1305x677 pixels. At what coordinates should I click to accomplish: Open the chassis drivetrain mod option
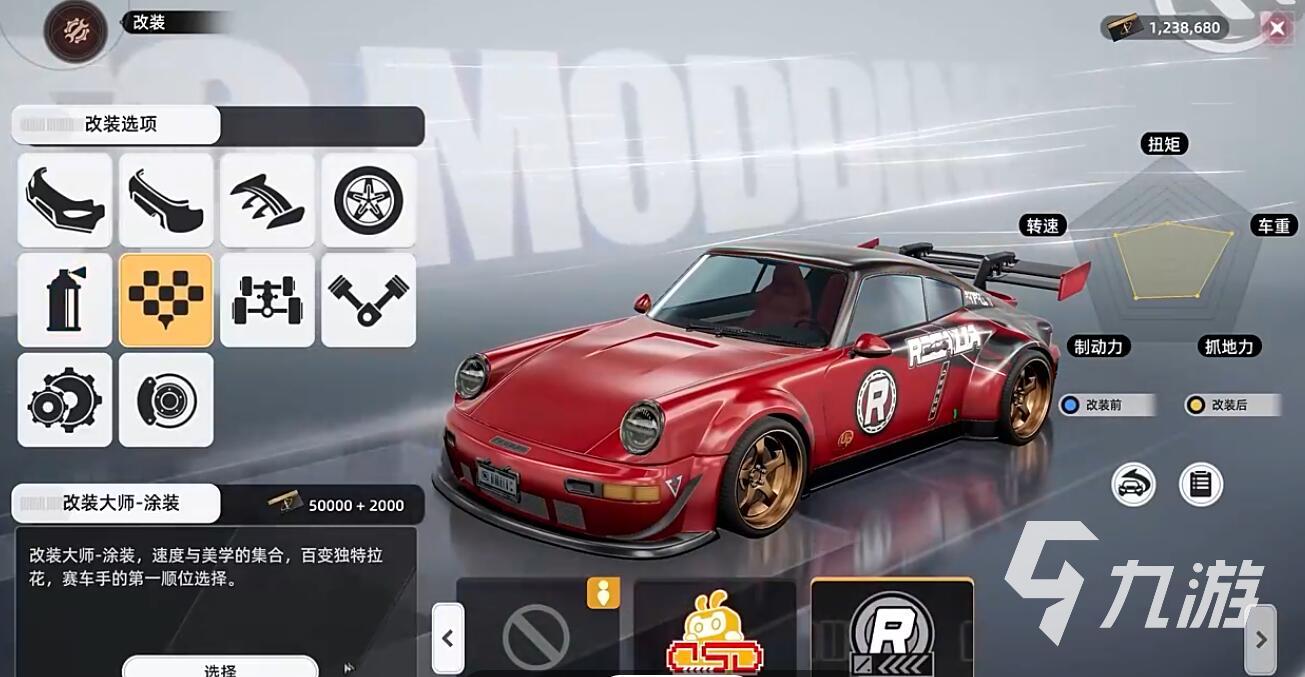coord(267,300)
